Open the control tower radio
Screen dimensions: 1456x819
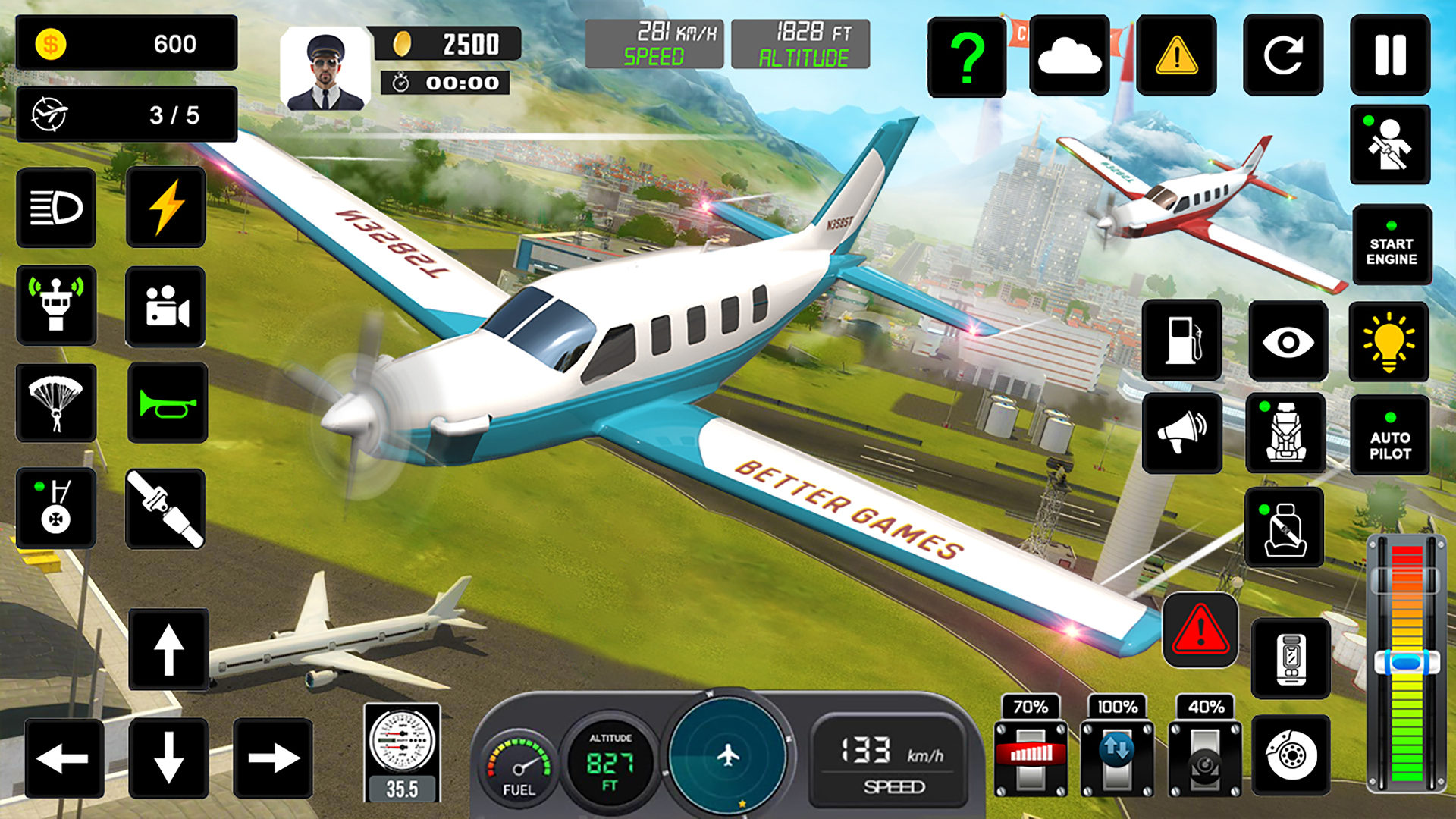click(57, 306)
